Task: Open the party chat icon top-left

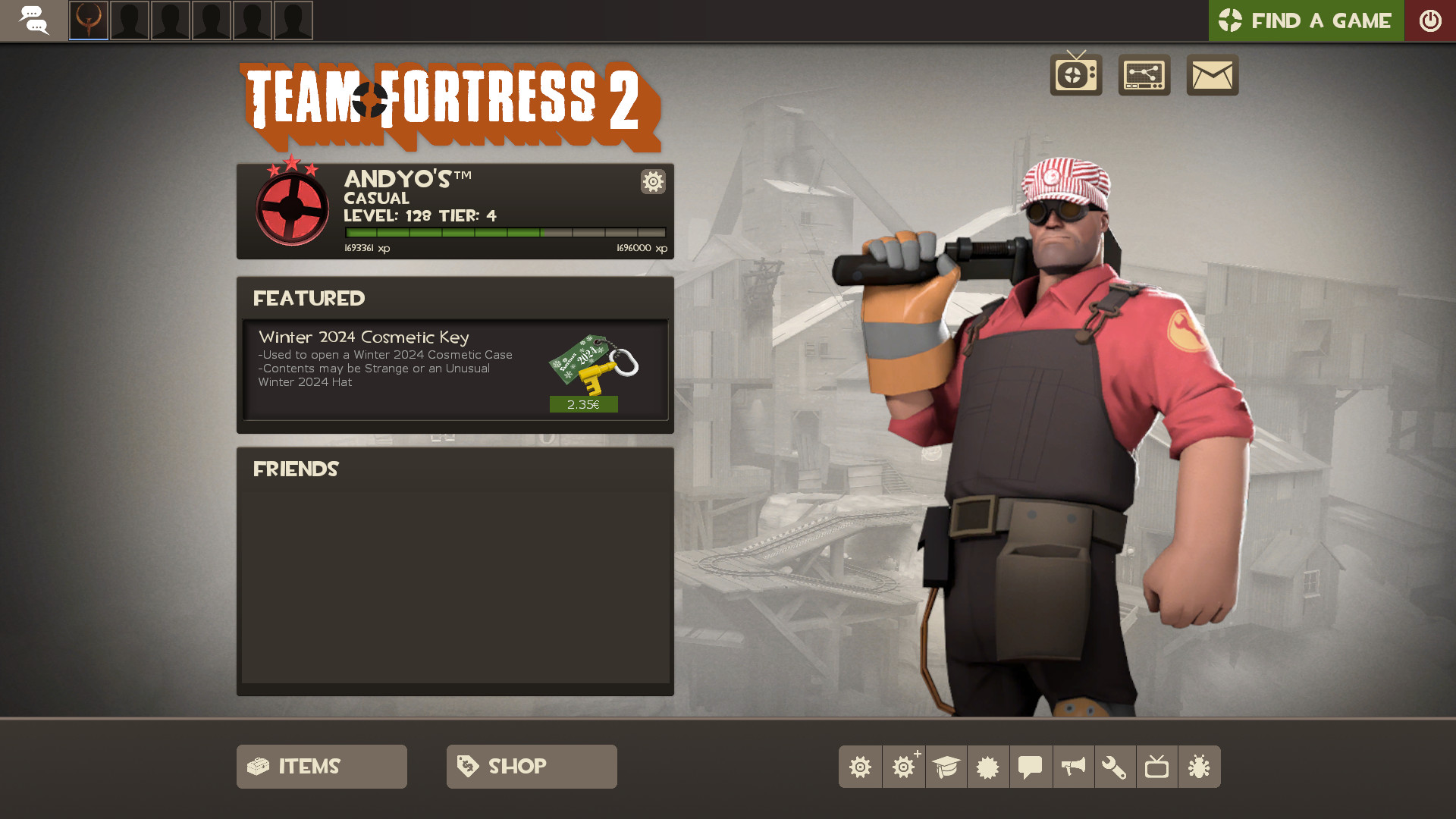Action: coord(34,20)
